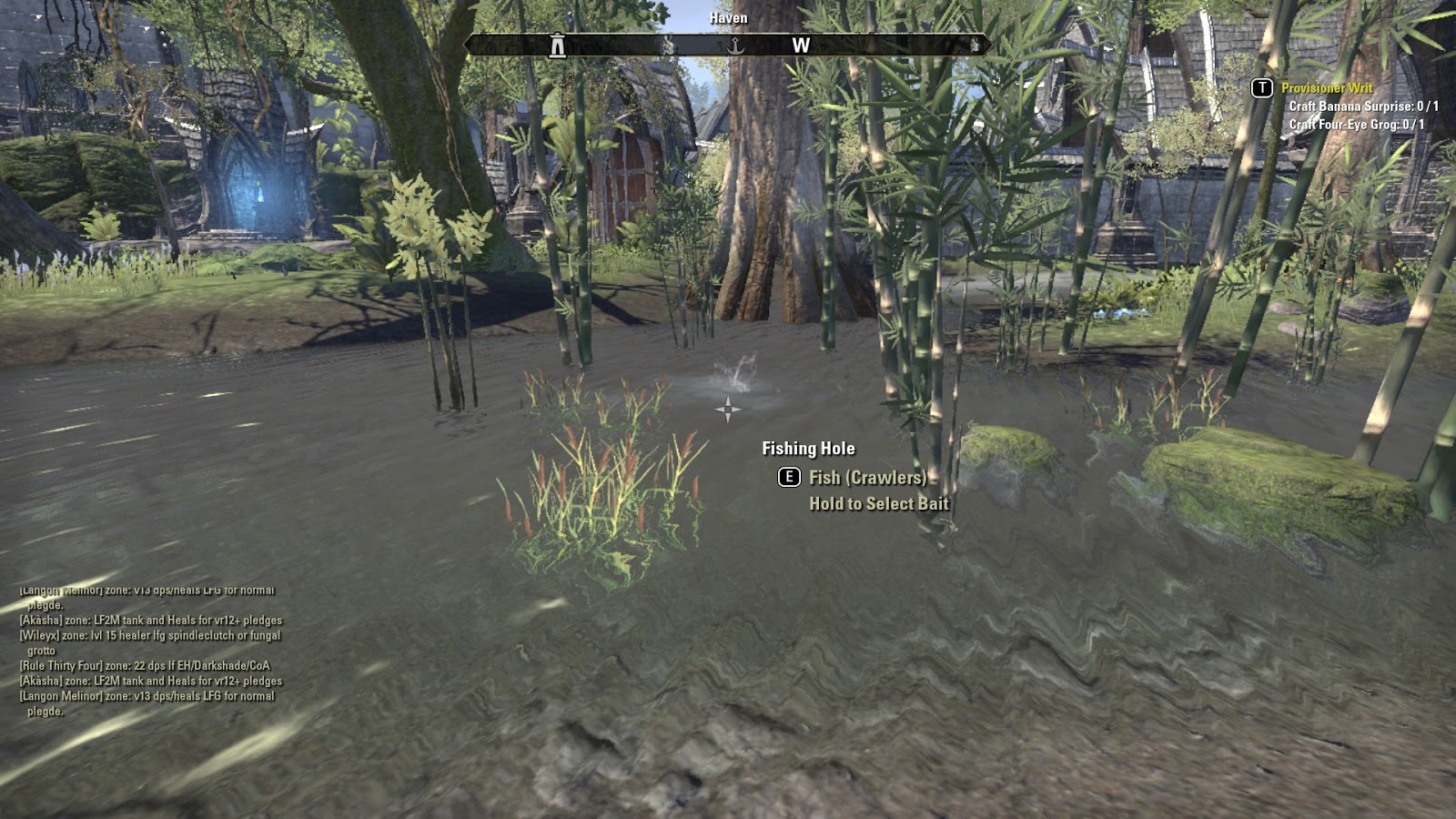The height and width of the screenshot is (819, 1456).
Task: Select the Hold to Select Bait option
Action: (x=879, y=502)
